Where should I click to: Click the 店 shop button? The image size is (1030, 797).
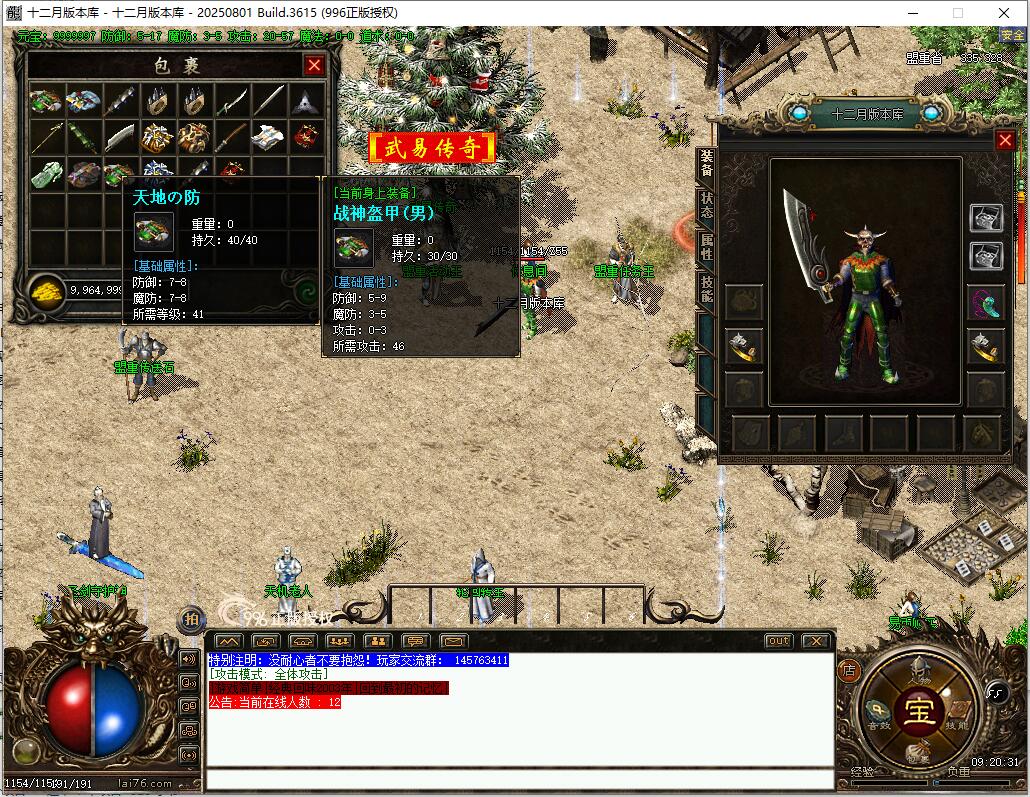848,668
